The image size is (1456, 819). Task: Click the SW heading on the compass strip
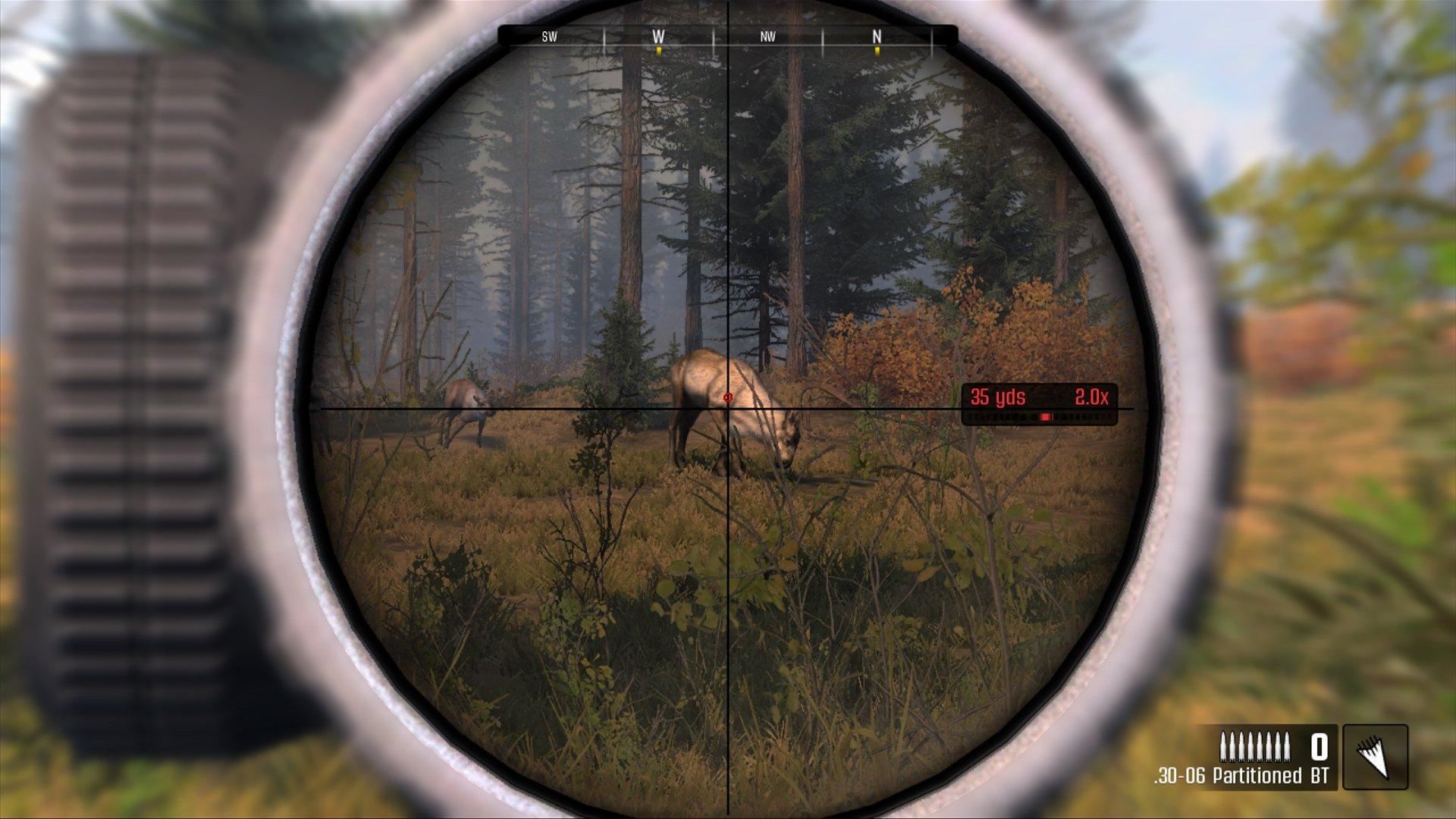point(548,35)
